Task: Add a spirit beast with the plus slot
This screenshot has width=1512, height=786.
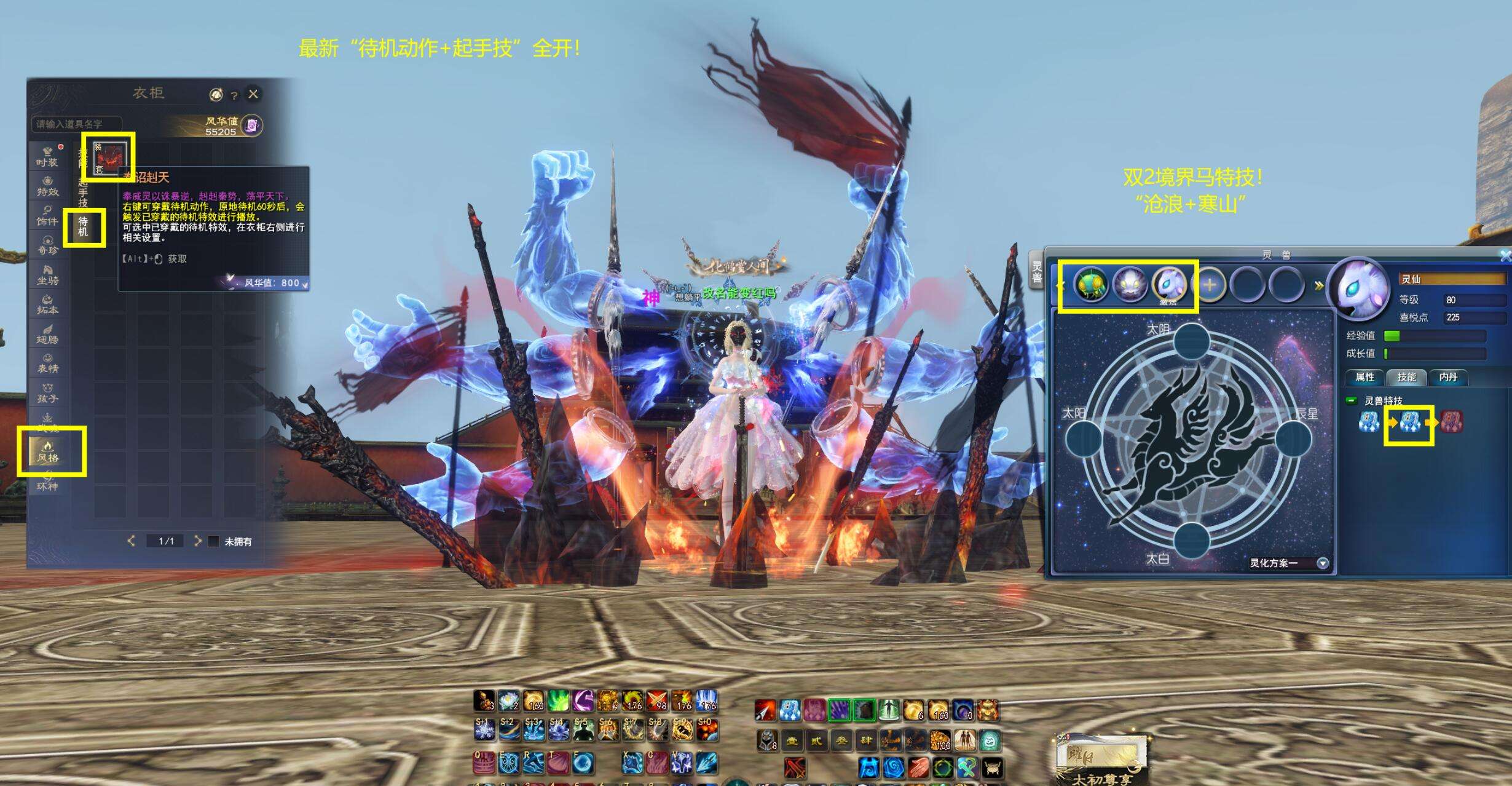Action: [x=1210, y=285]
